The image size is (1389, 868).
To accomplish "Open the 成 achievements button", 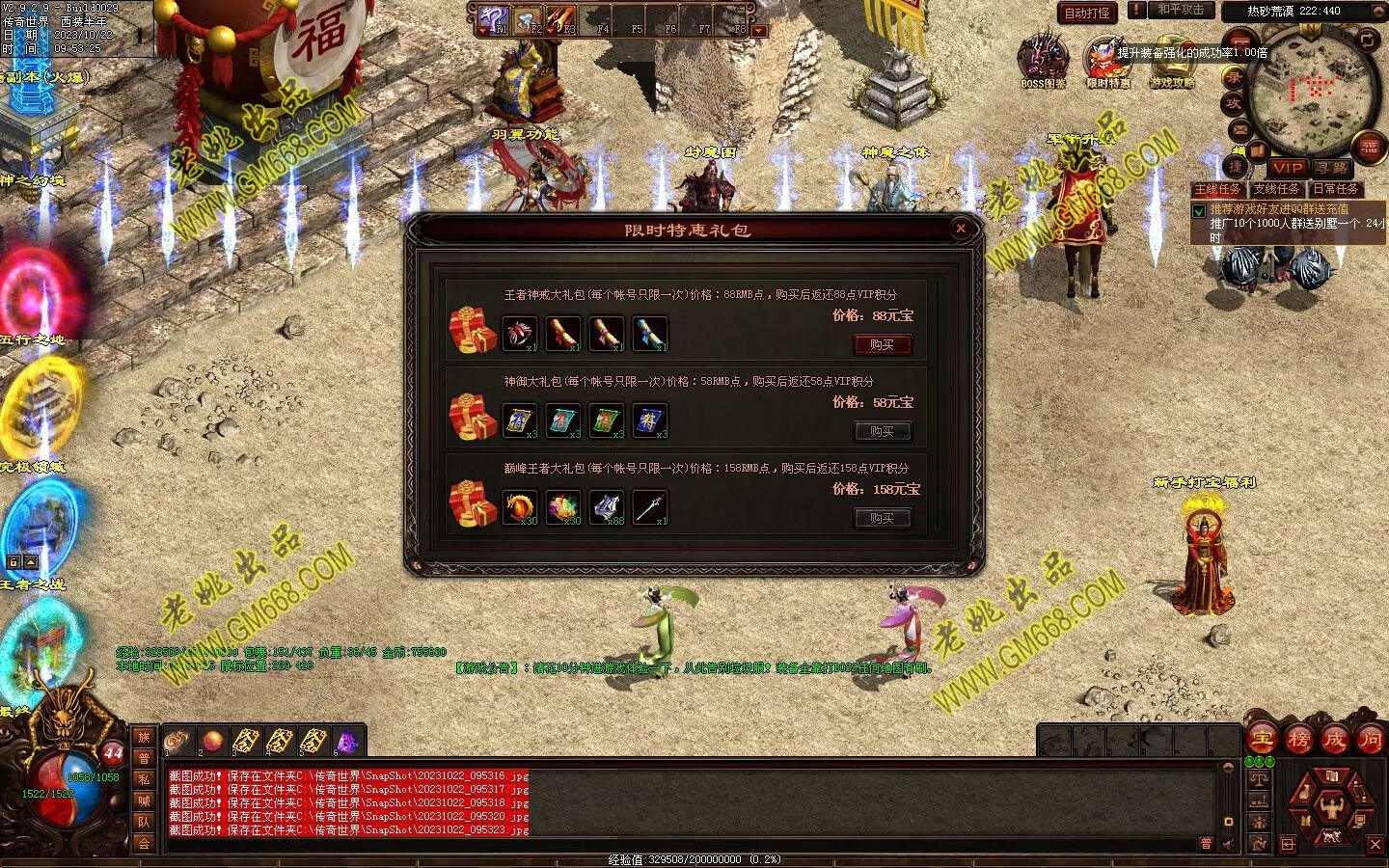I will click(x=1334, y=740).
